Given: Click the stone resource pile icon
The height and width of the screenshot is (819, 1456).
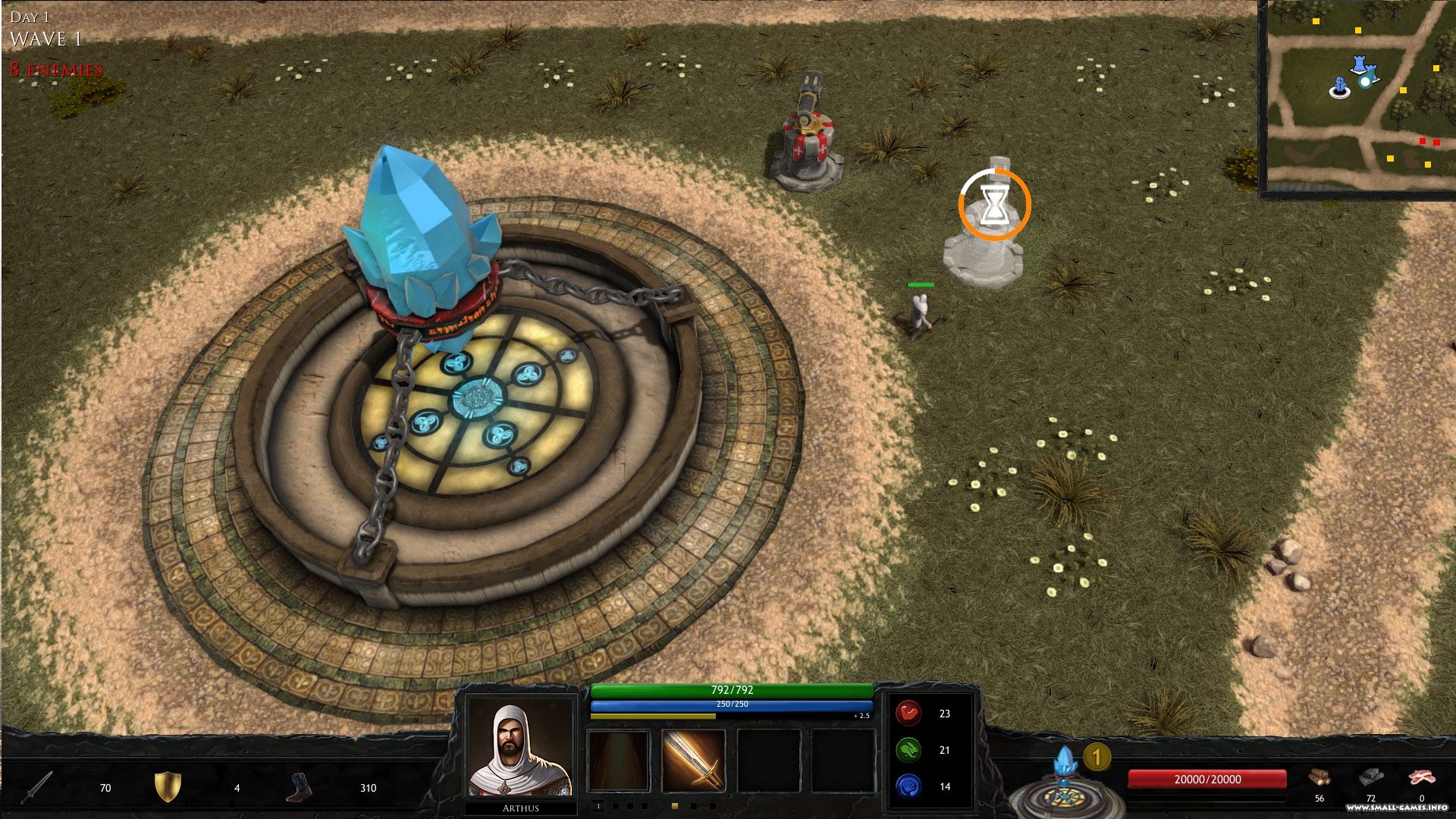Looking at the screenshot, I should point(1373,777).
